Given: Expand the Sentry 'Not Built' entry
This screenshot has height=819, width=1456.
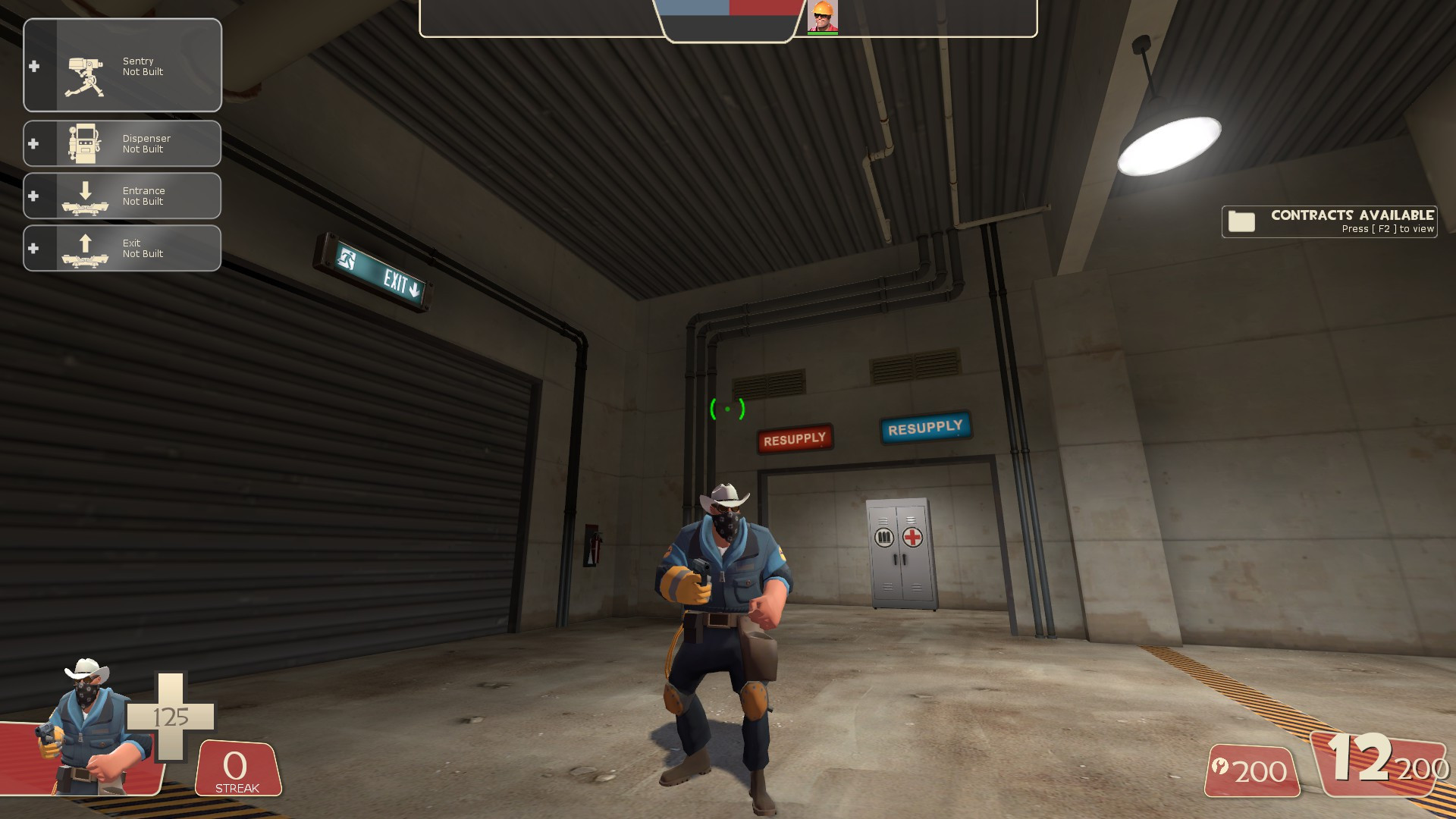Looking at the screenshot, I should tap(144, 65).
